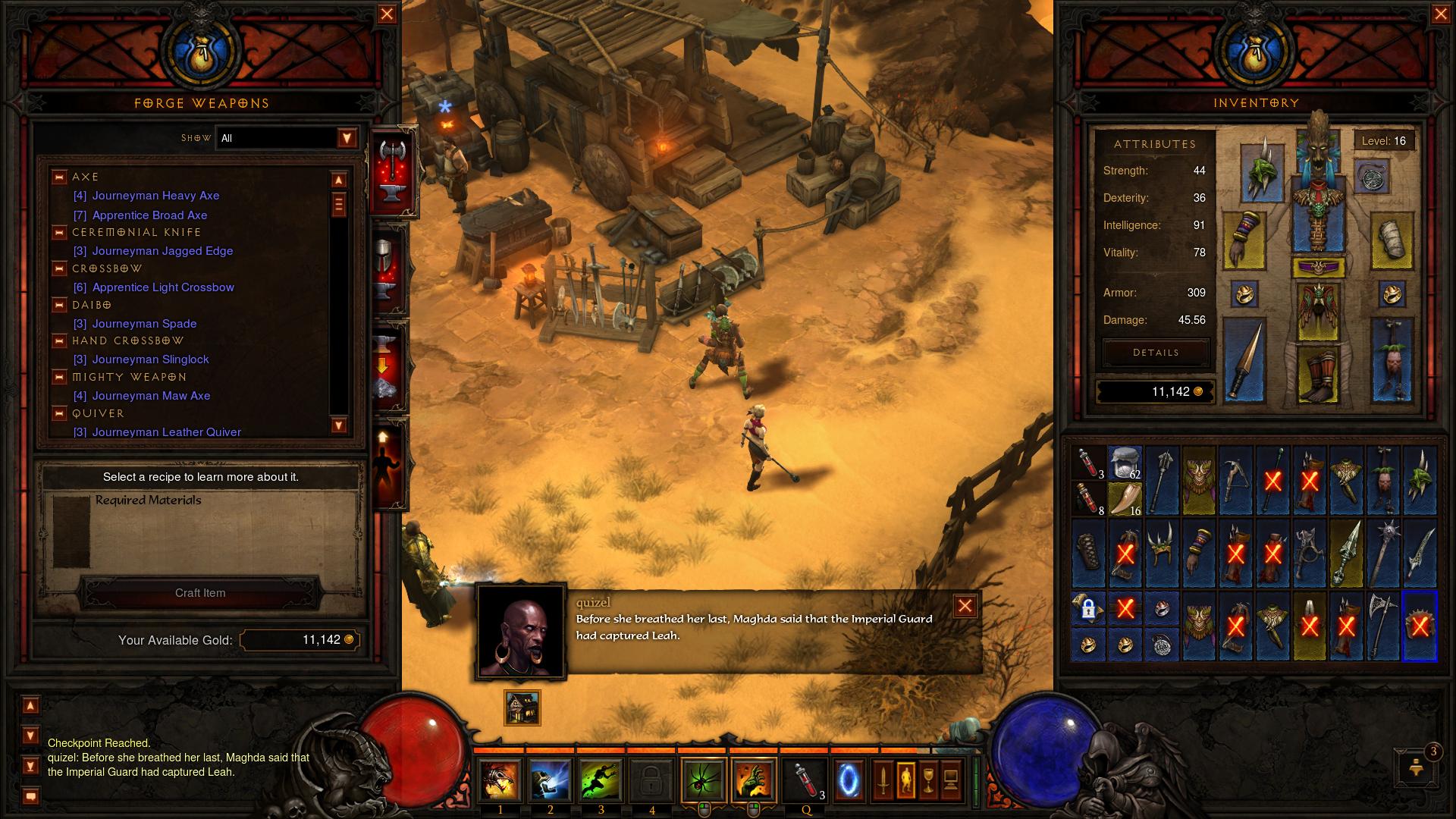Close the Forge Weapons panel
The image size is (1456, 819).
[x=387, y=14]
